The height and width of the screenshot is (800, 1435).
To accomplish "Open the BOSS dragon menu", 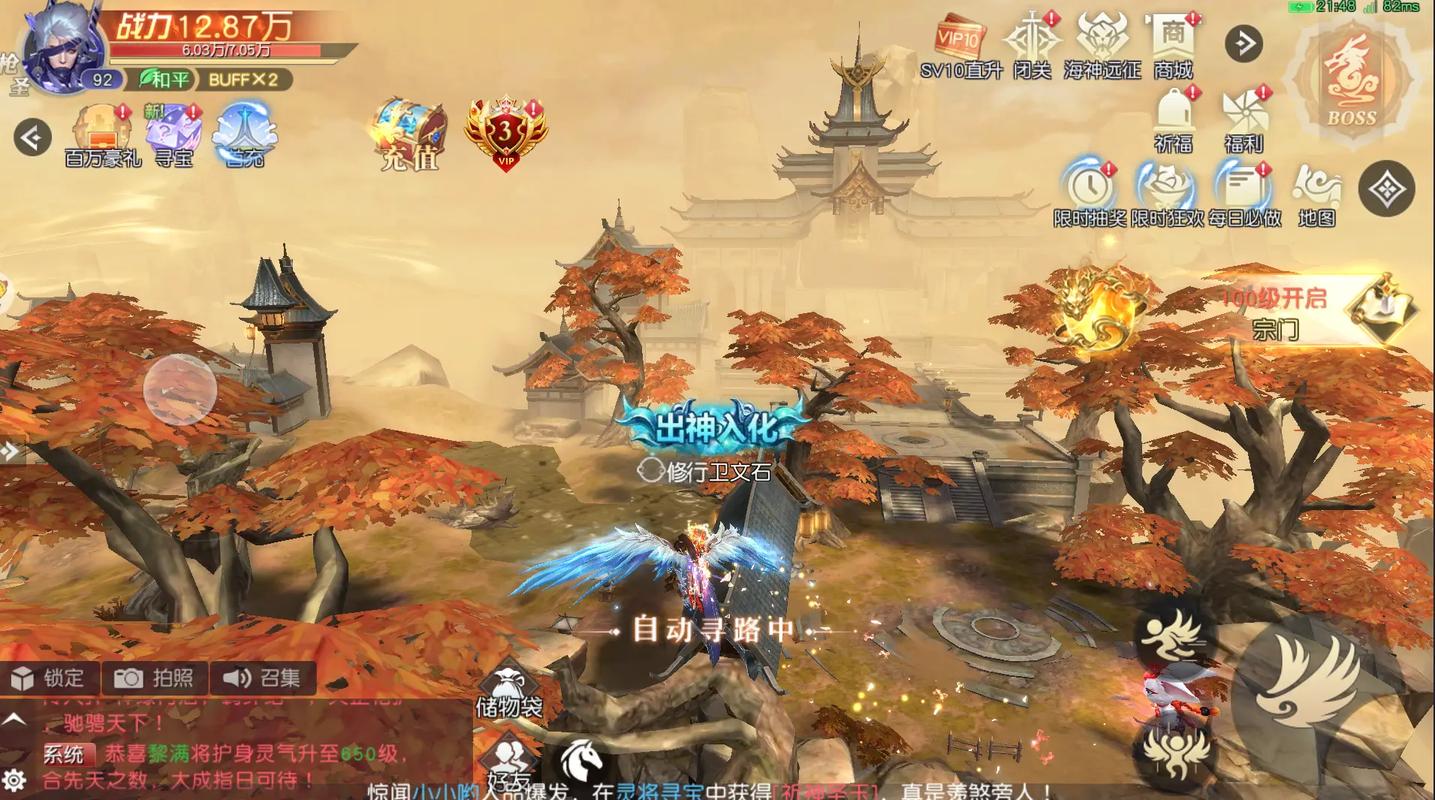I will (x=1351, y=83).
